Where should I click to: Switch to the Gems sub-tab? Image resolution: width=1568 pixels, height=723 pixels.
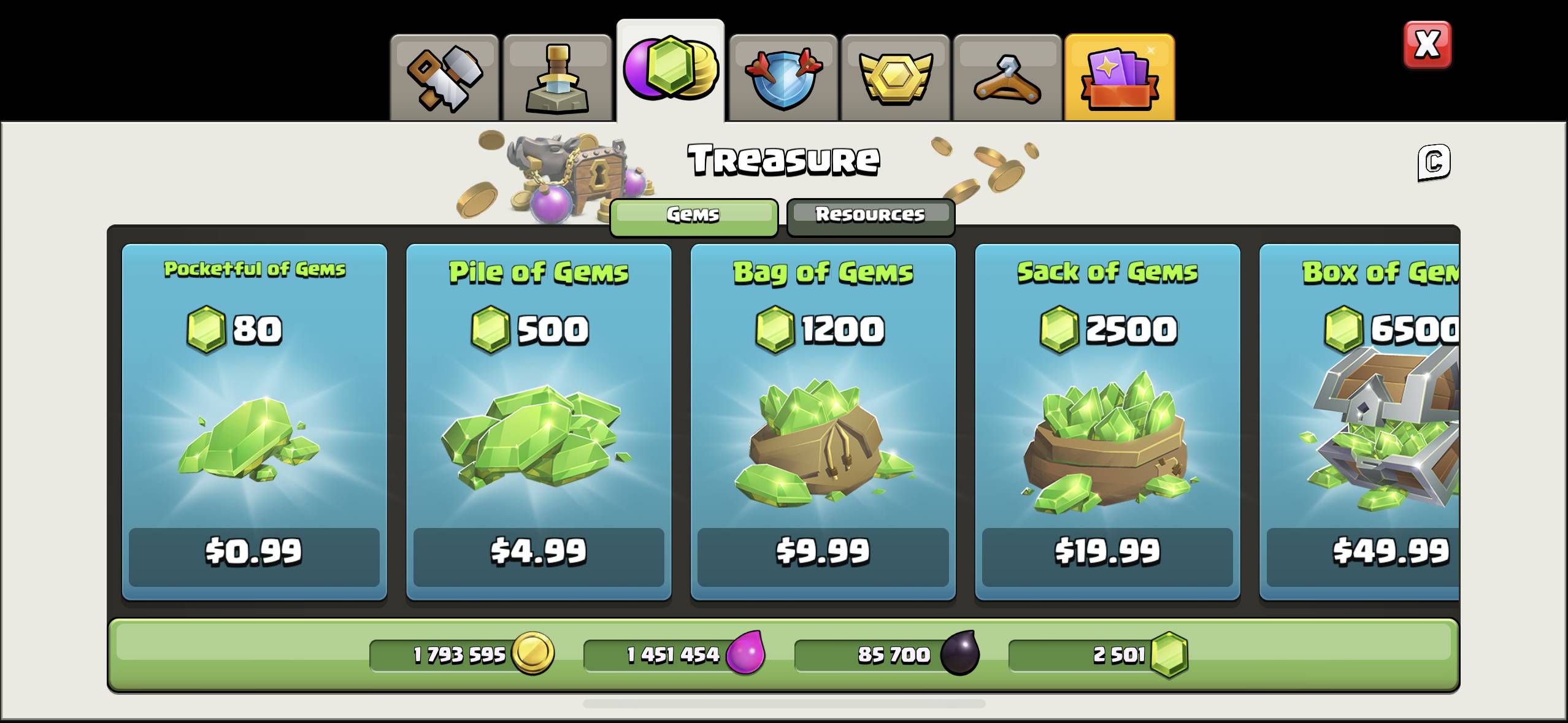(x=693, y=216)
